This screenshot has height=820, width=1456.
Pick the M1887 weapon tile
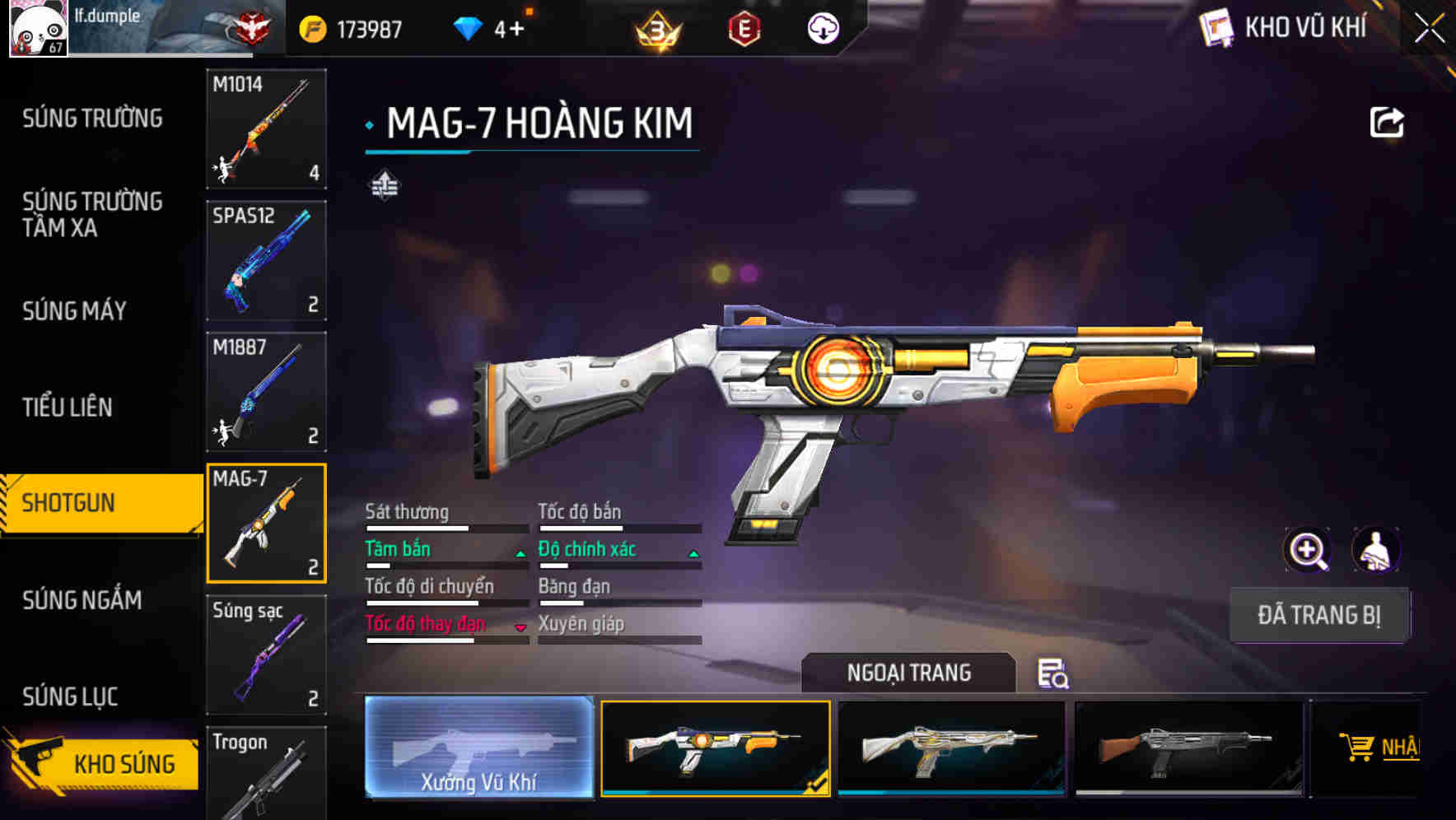coord(266,392)
